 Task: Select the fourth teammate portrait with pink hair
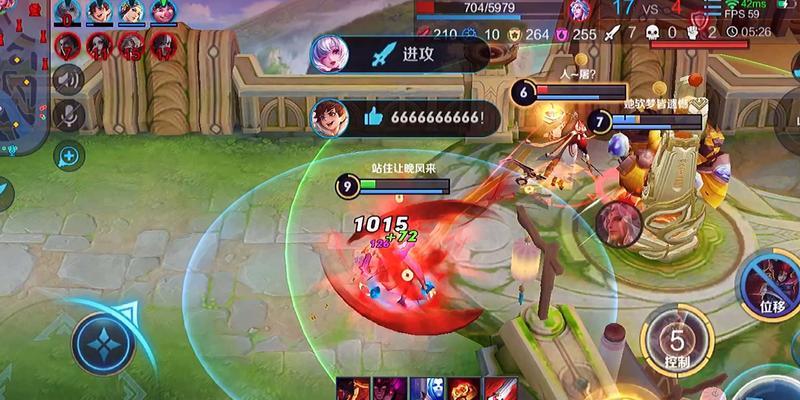(161, 12)
